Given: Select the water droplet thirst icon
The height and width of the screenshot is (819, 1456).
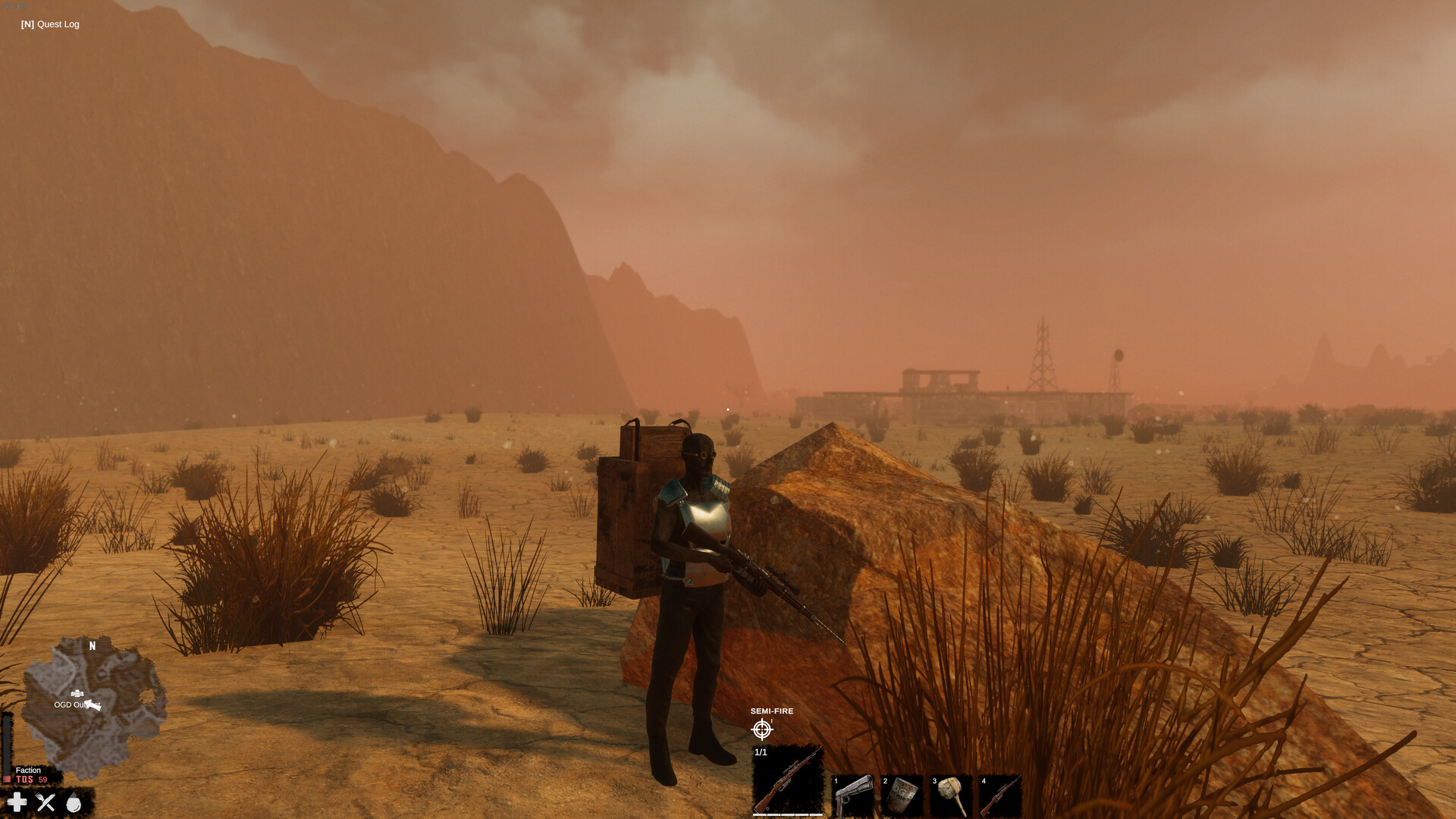Looking at the screenshot, I should pyautogui.click(x=74, y=802).
